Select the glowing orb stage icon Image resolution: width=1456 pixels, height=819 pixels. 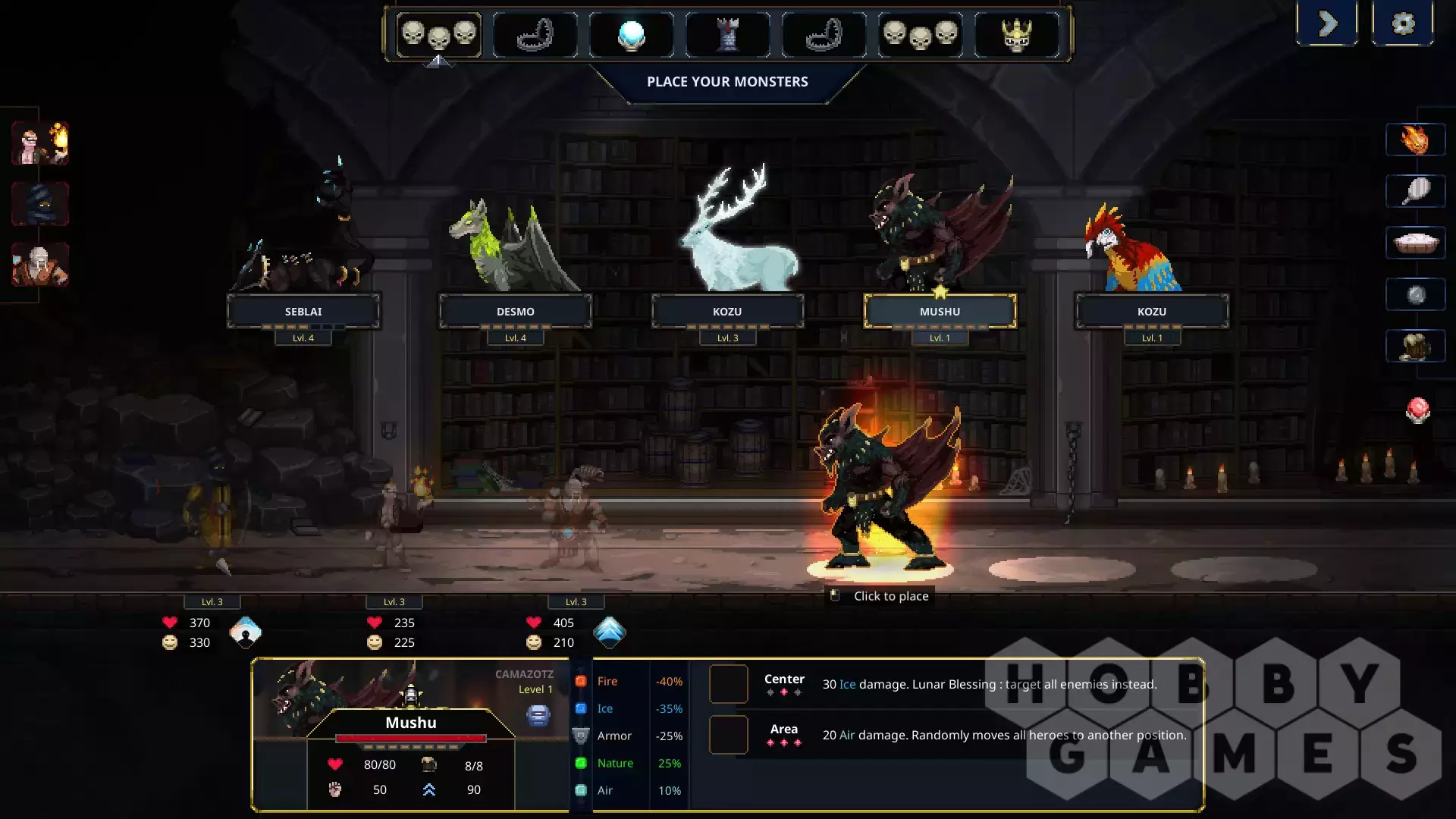tap(631, 35)
